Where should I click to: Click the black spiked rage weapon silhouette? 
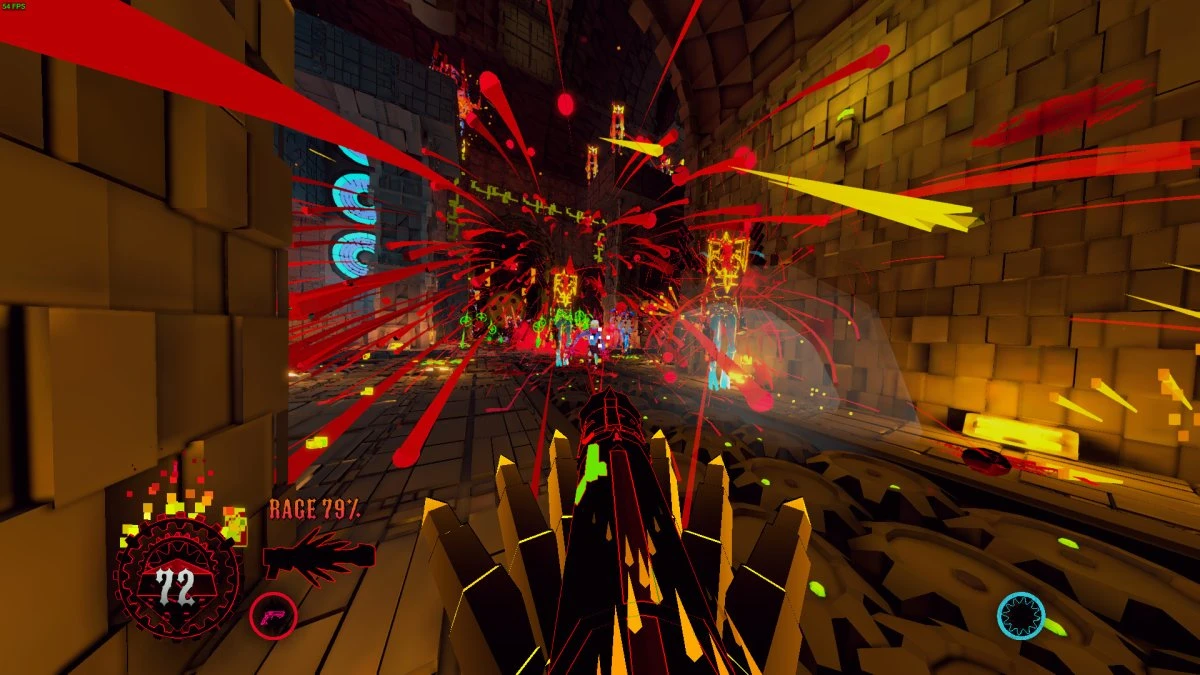[318, 556]
